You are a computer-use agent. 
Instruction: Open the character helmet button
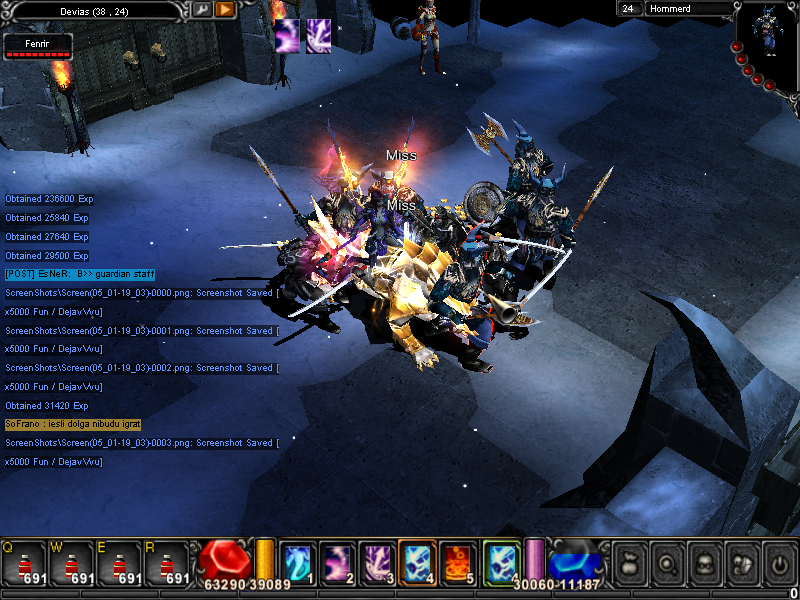click(x=704, y=564)
